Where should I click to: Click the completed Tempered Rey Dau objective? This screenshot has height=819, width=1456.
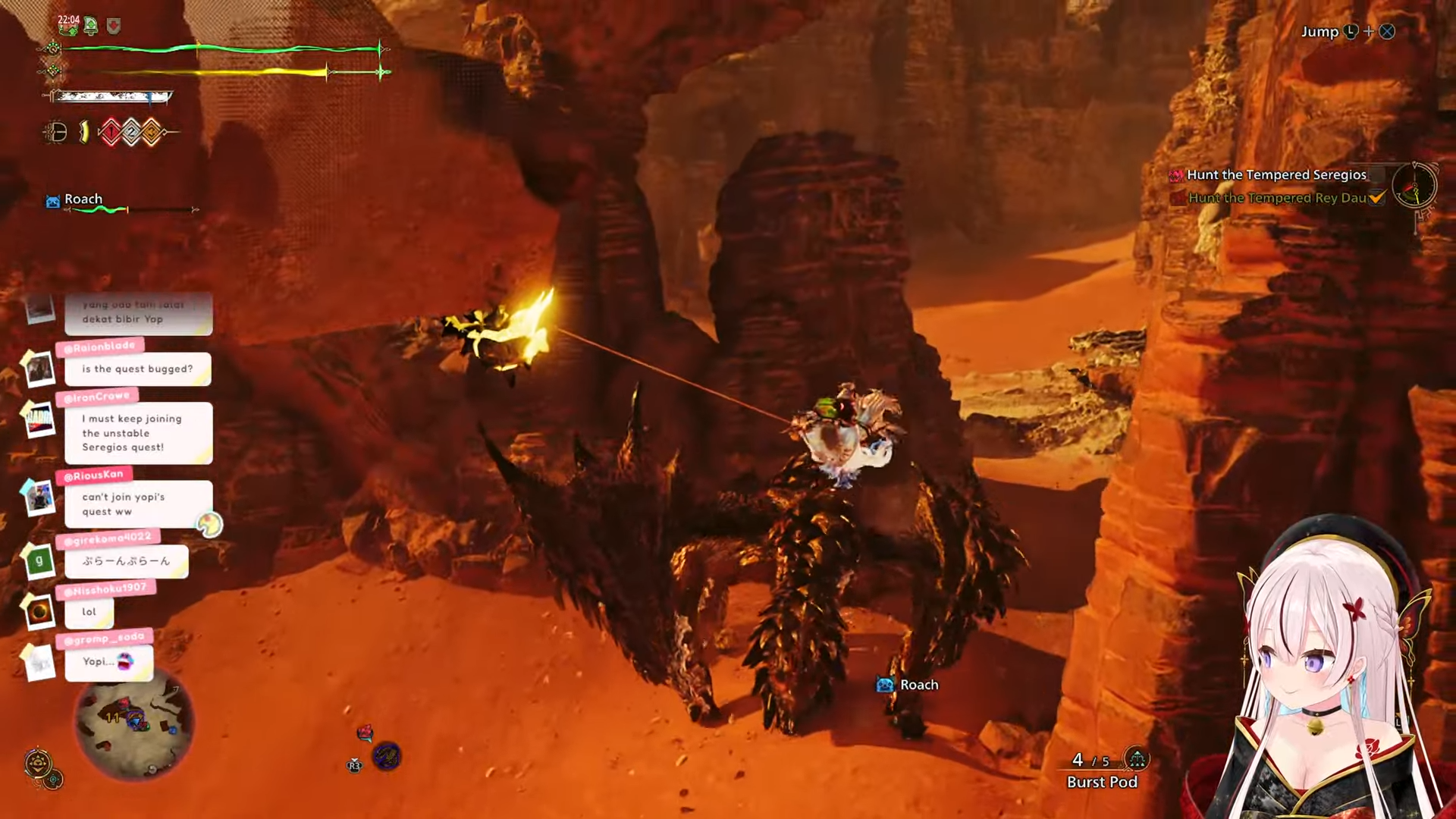click(x=1277, y=198)
